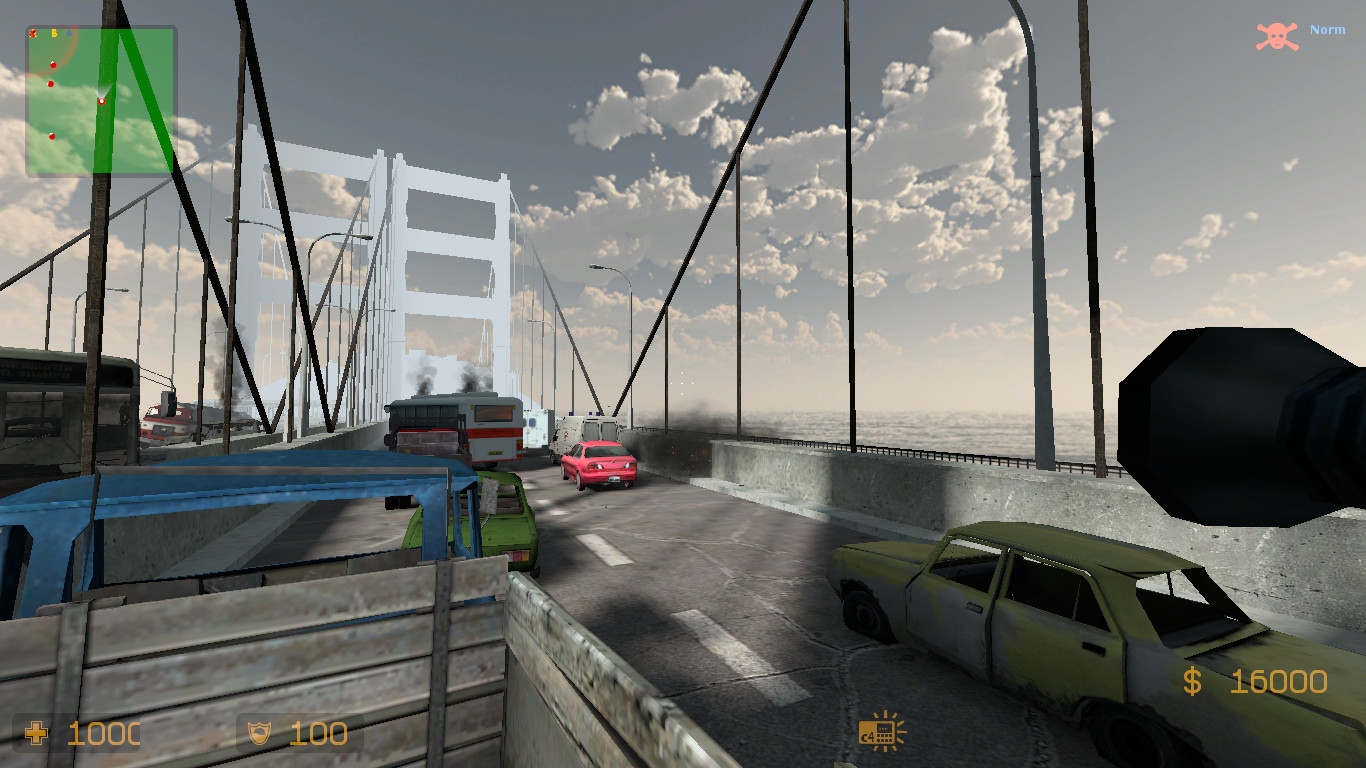The image size is (1366, 768).
Task: Click the B bombsite marker on the radar
Action: [54, 32]
